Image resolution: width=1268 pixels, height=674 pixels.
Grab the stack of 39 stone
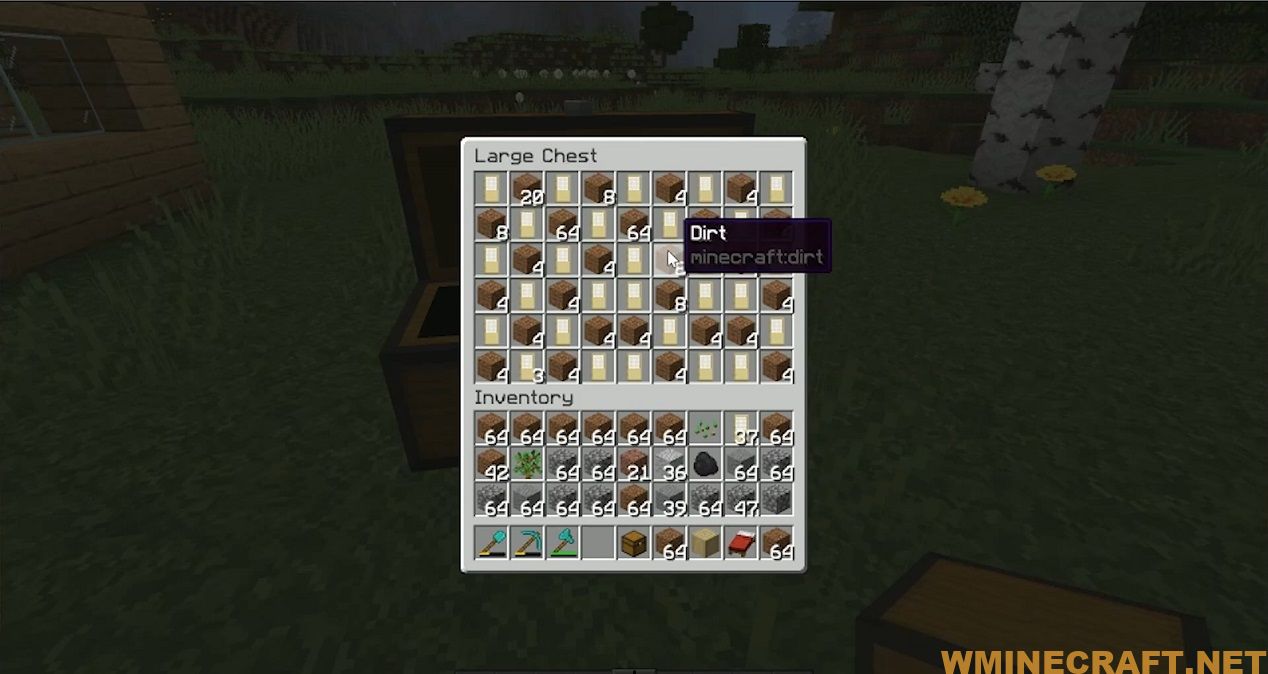coord(669,500)
